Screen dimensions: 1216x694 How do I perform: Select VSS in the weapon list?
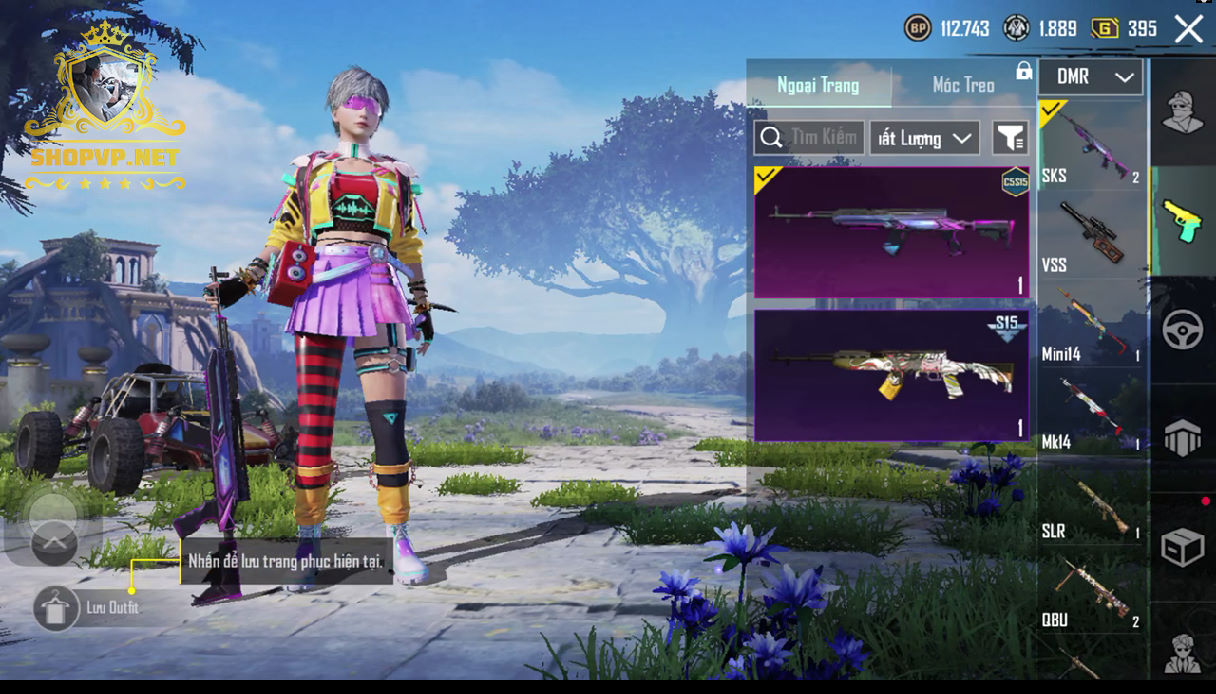coord(1092,235)
